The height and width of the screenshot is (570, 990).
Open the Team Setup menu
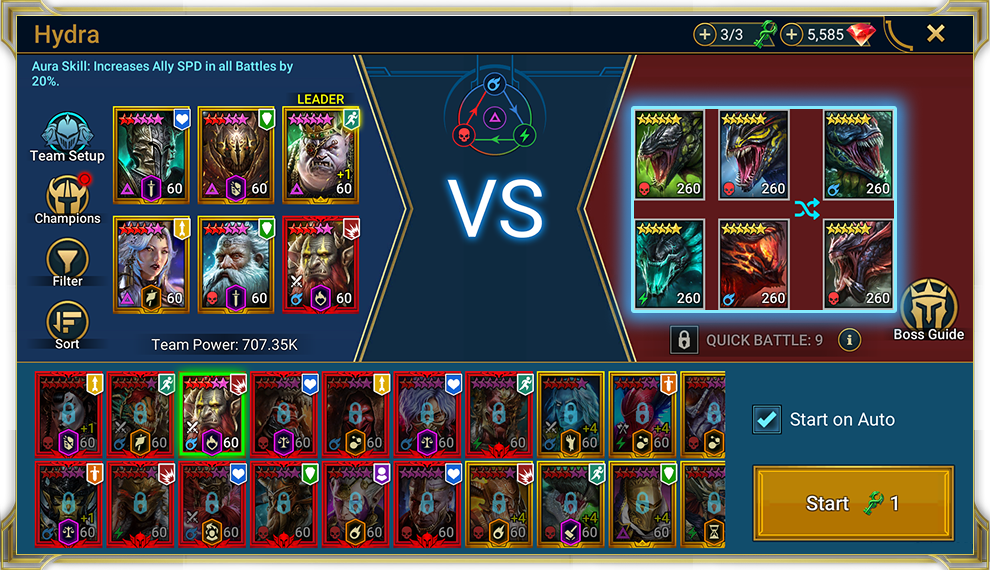67,137
